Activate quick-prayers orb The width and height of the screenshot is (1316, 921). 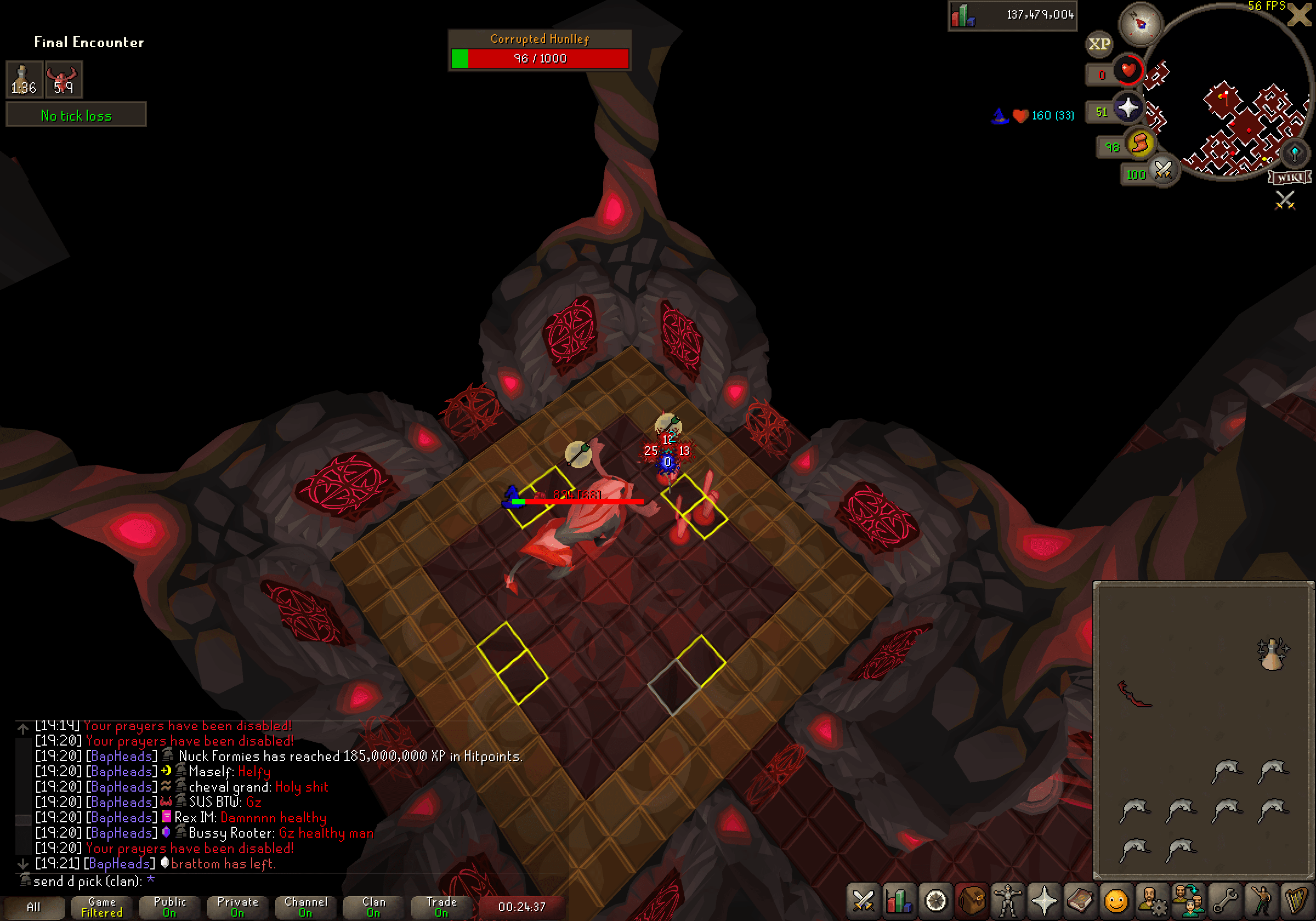[1127, 109]
